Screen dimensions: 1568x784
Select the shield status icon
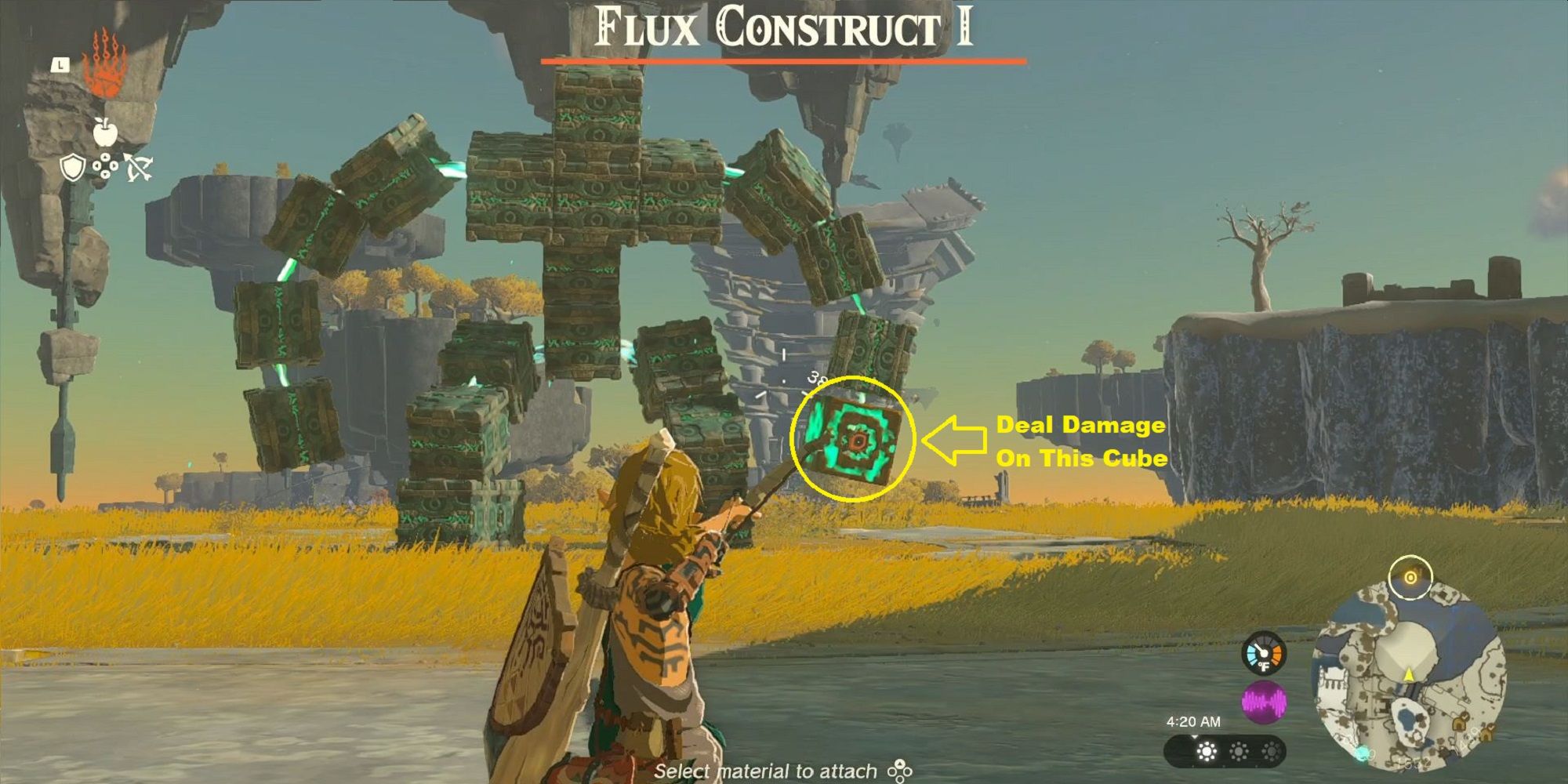point(72,168)
